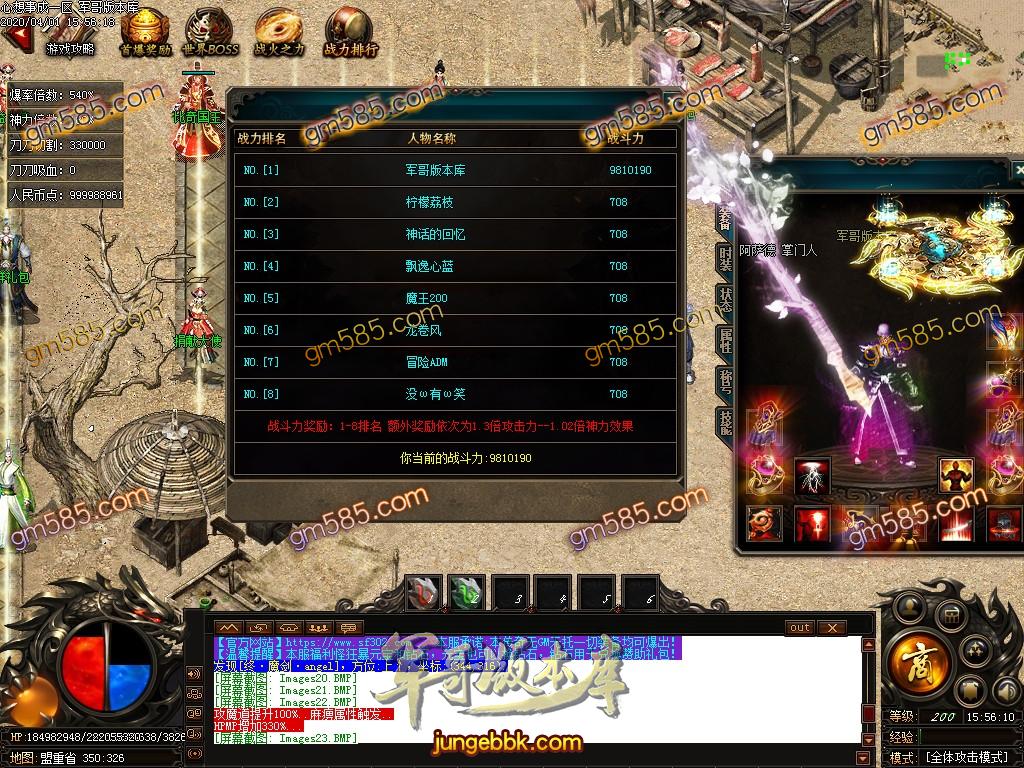Screen dimensions: 1024x768
Task: Open the 战力排行 ranking icon
Action: [x=350, y=33]
